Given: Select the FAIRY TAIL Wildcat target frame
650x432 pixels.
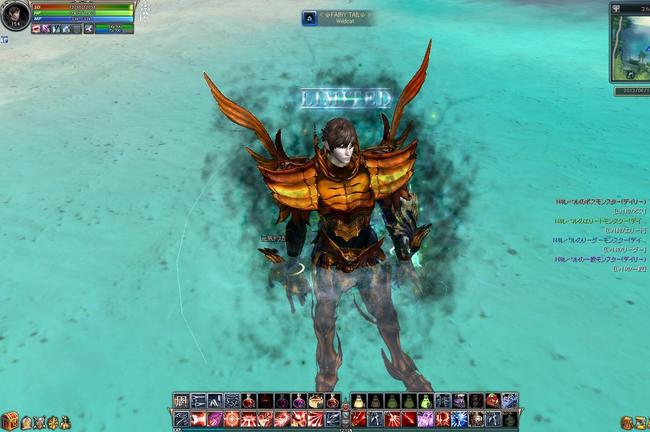Looking at the screenshot, I should [337, 18].
